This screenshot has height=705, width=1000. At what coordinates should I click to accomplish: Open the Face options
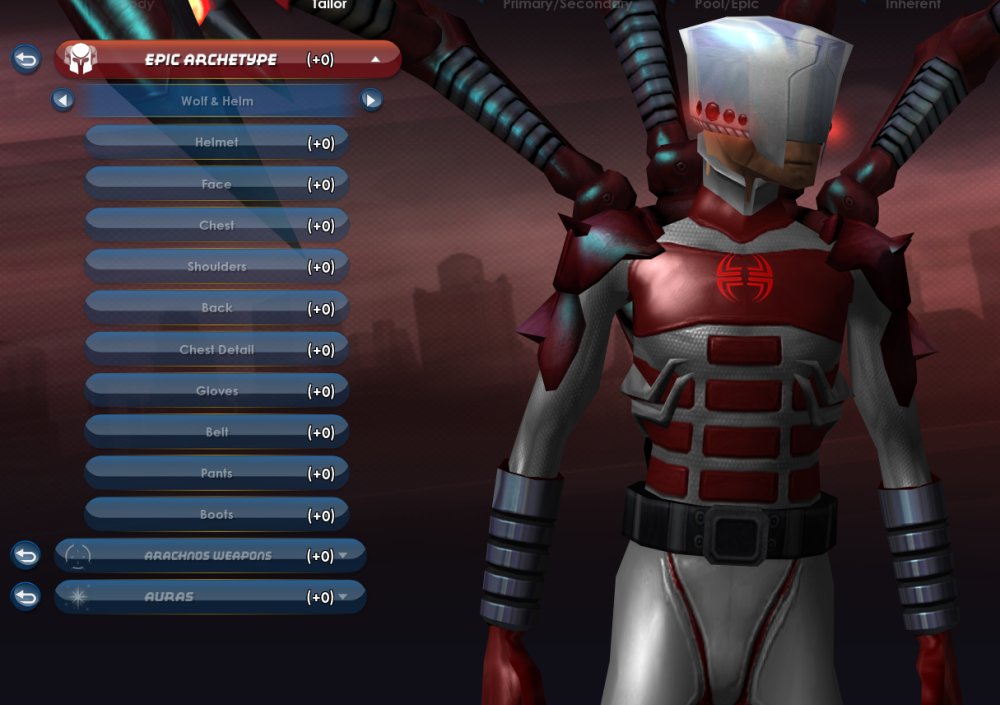(217, 184)
